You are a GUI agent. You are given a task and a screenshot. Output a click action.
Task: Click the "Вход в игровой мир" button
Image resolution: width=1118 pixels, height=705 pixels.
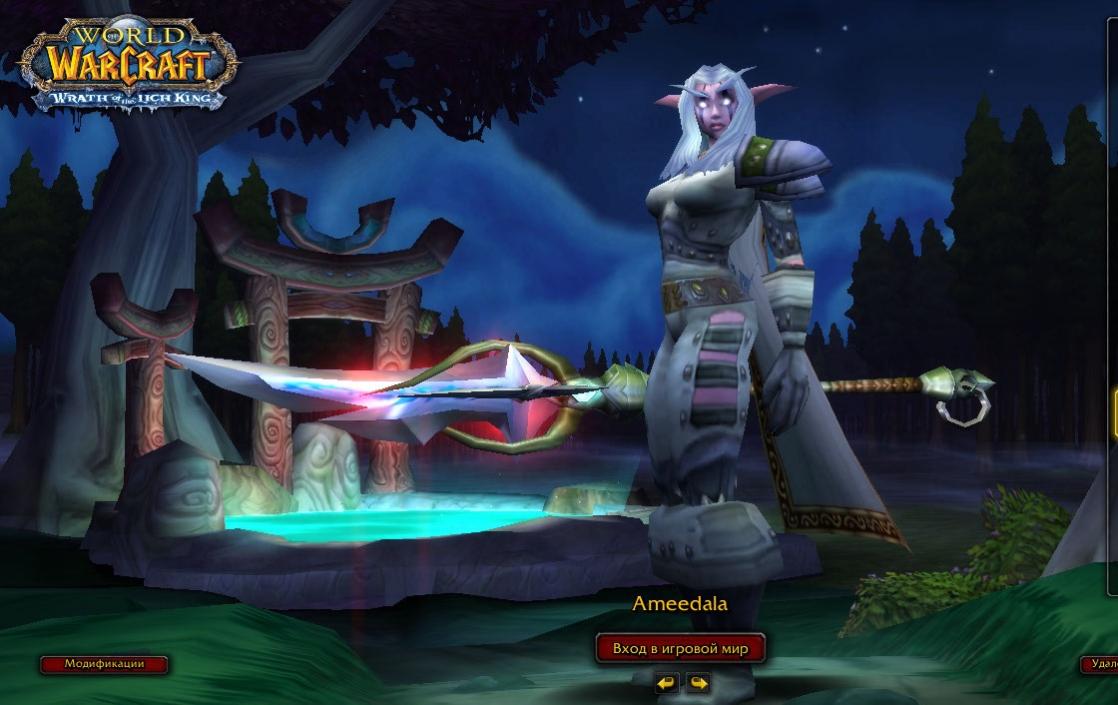[x=680, y=649]
